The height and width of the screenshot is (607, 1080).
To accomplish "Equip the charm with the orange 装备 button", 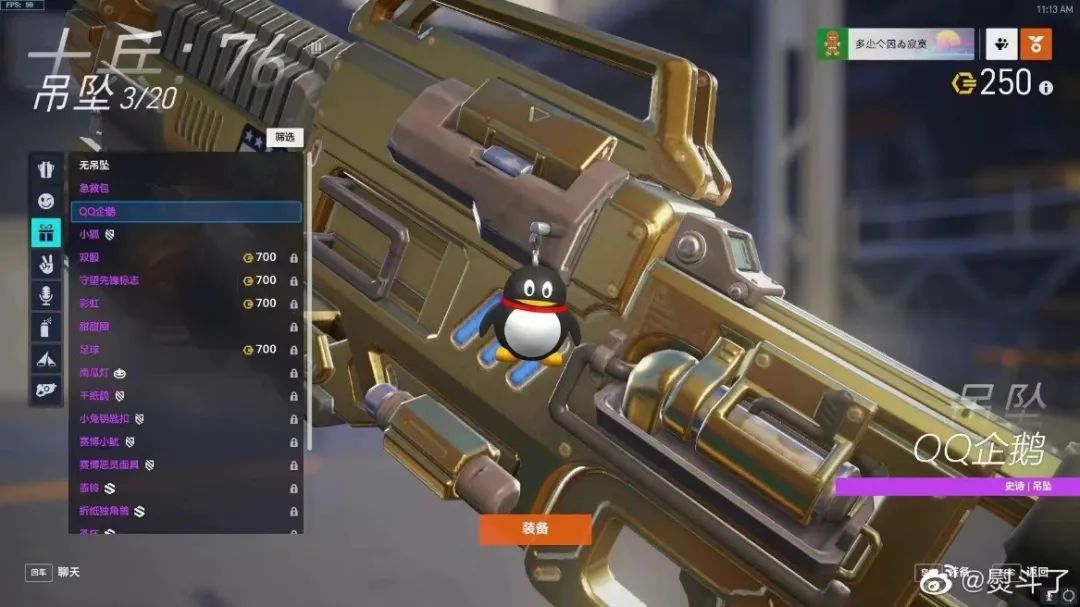I will (535, 528).
